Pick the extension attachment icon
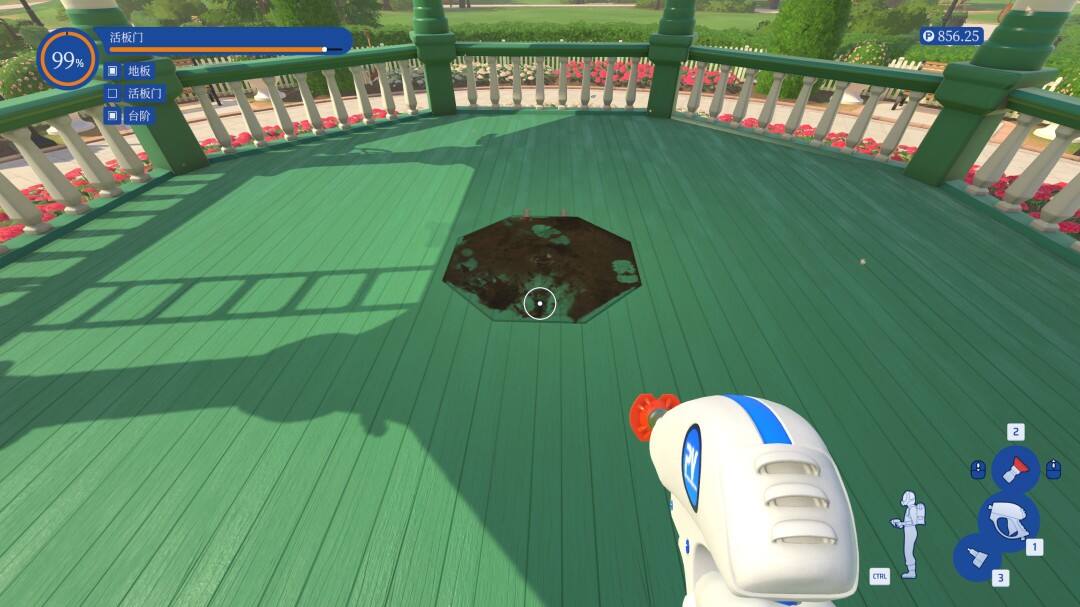 coord(976,557)
